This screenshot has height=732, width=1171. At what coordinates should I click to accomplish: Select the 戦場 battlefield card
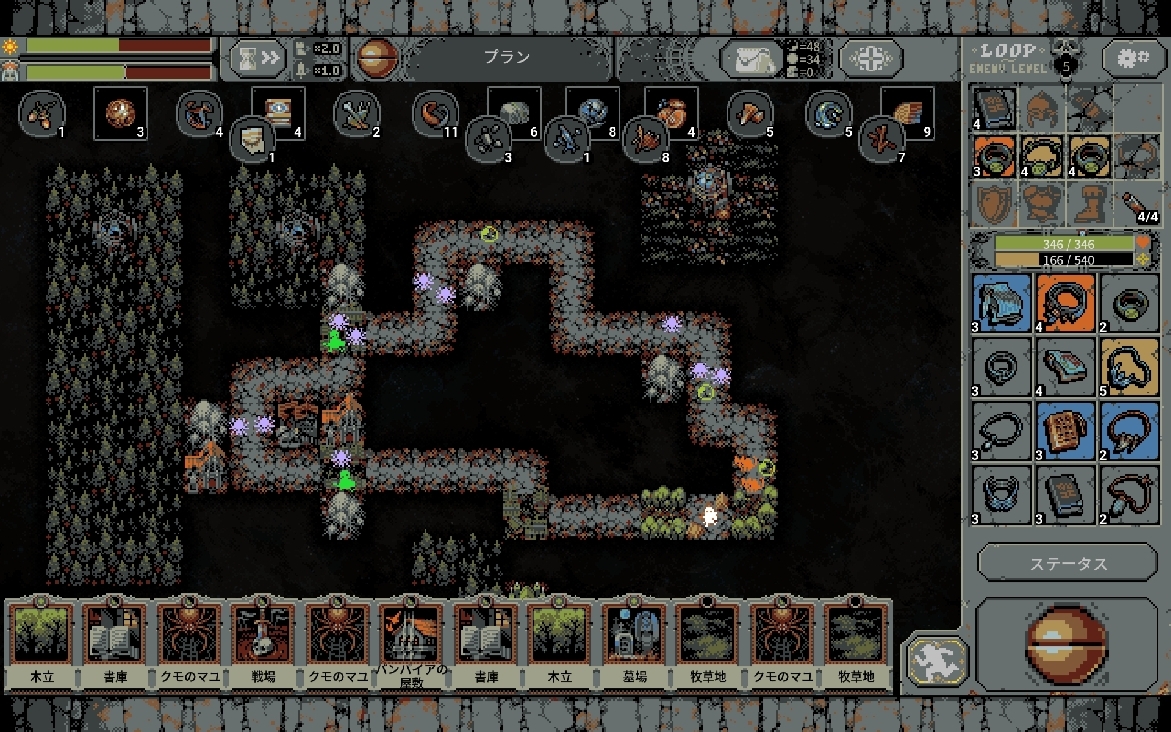coord(263,645)
